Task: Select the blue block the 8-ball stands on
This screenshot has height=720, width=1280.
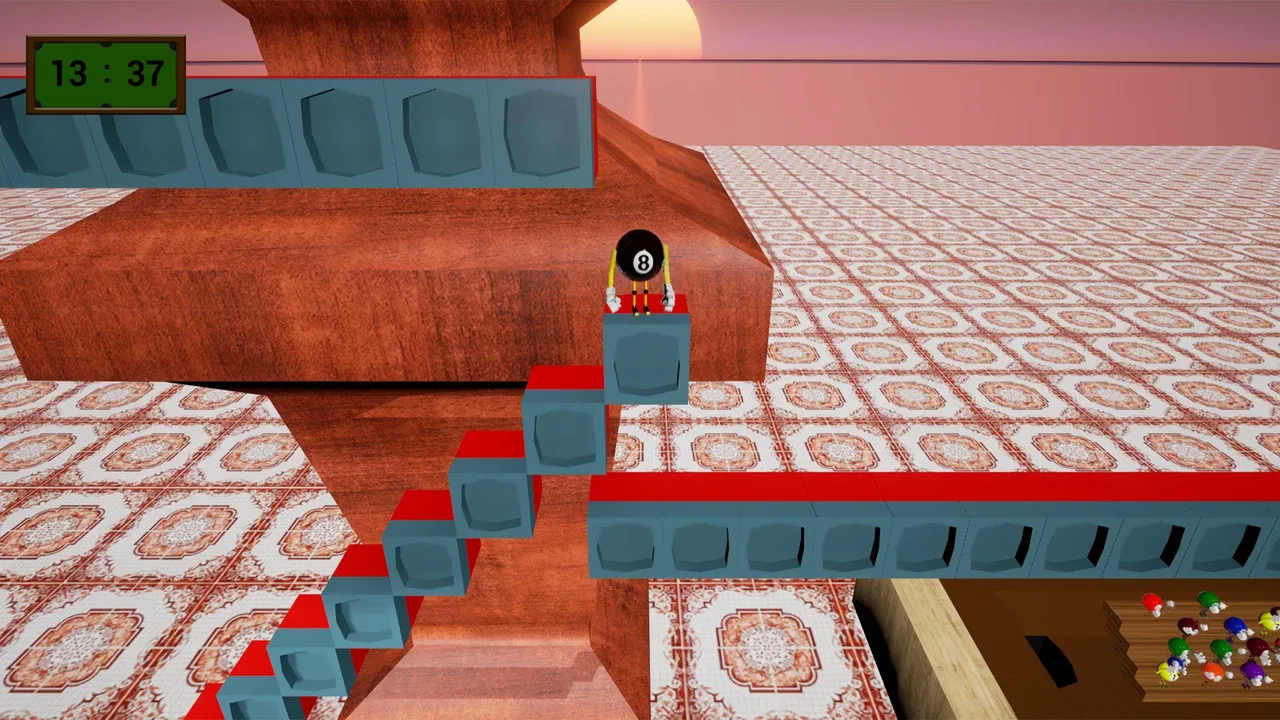Action: tap(645, 355)
